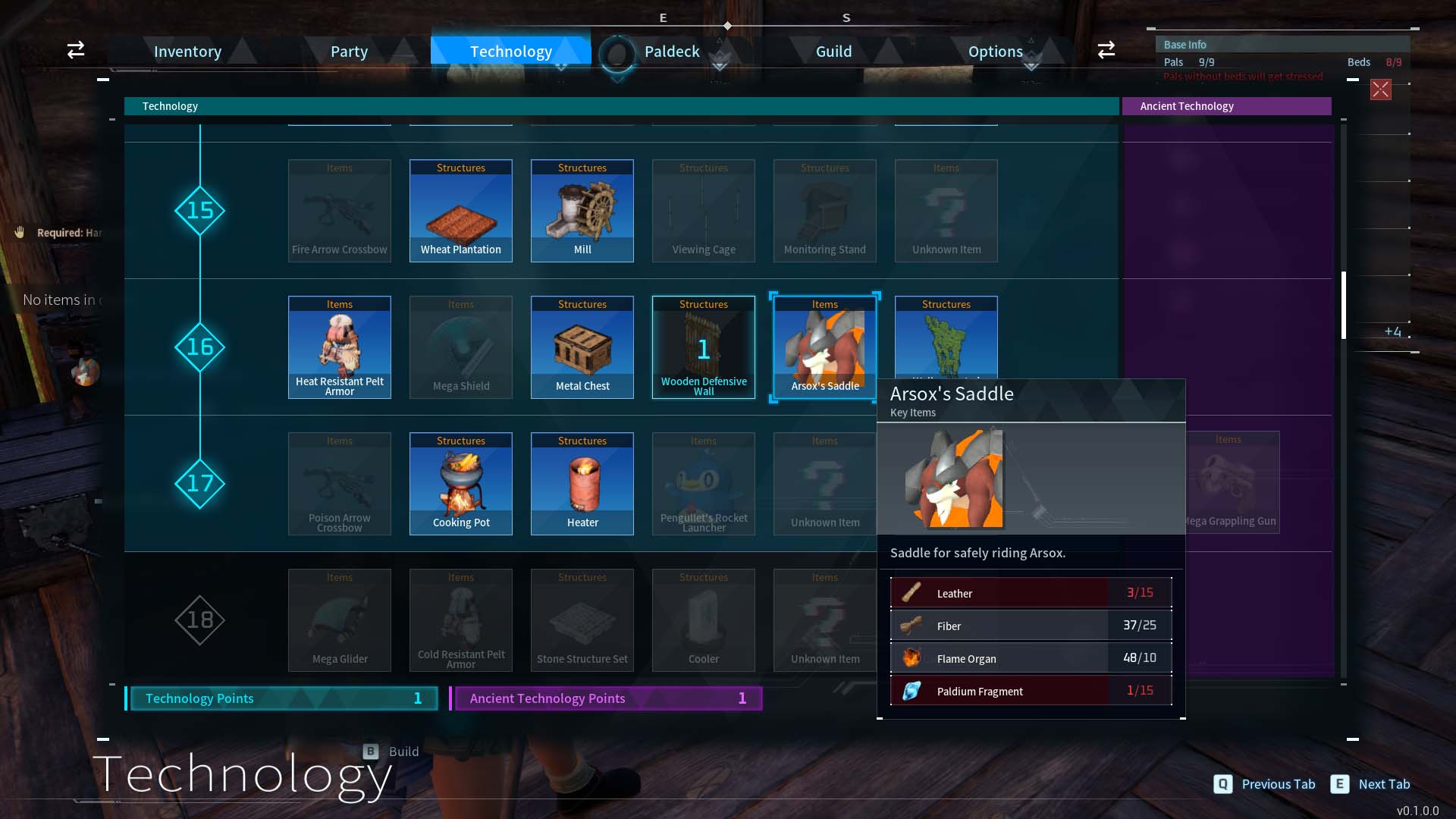1456x819 pixels.
Task: Open the Options tab
Action: click(x=995, y=52)
